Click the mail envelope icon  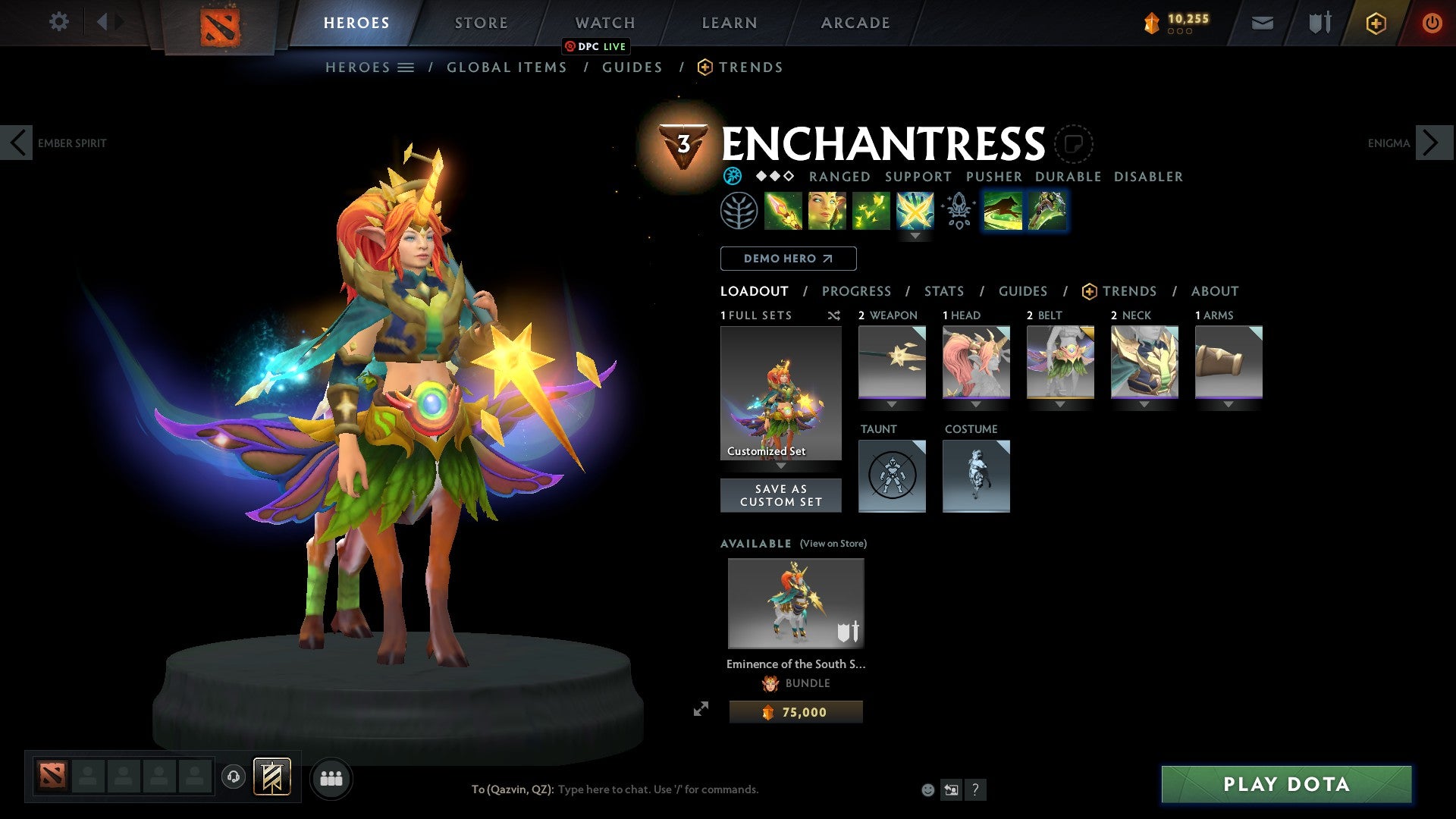tap(1263, 23)
